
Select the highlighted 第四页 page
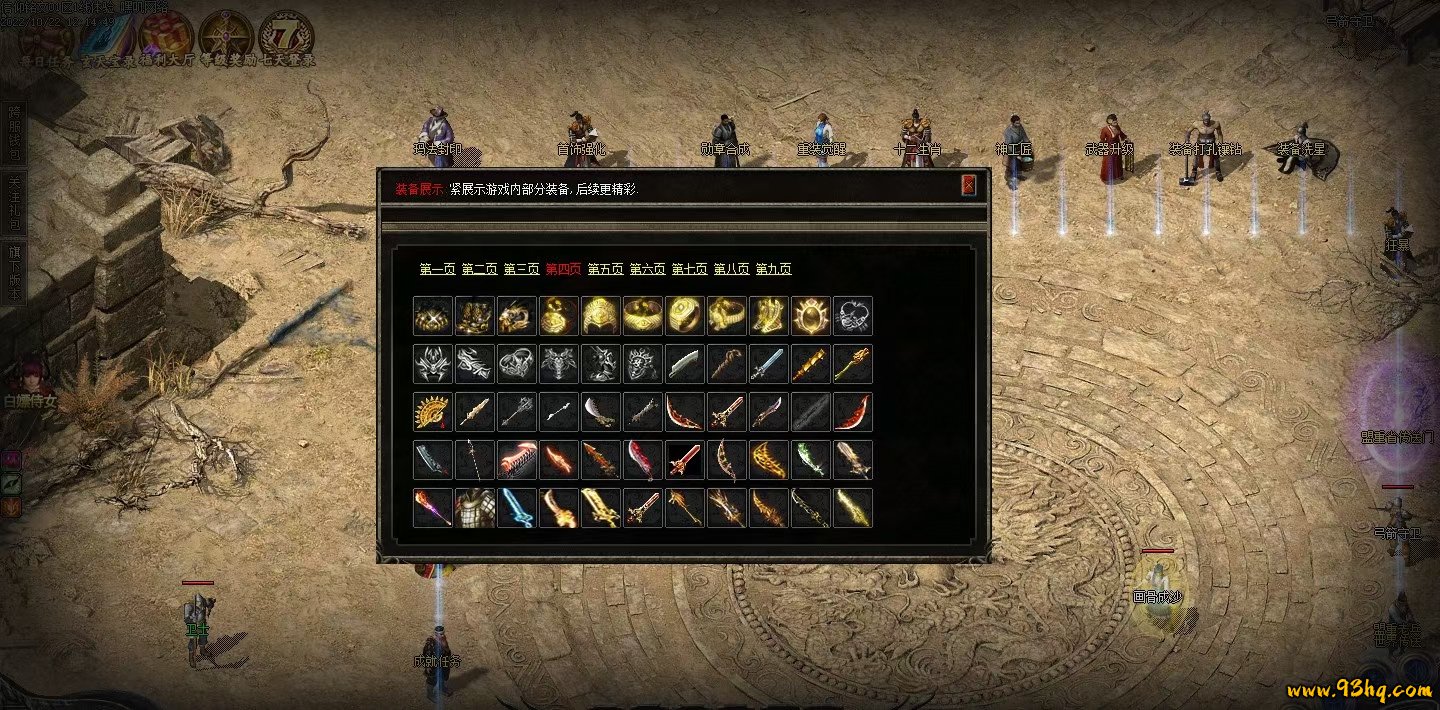tap(563, 269)
